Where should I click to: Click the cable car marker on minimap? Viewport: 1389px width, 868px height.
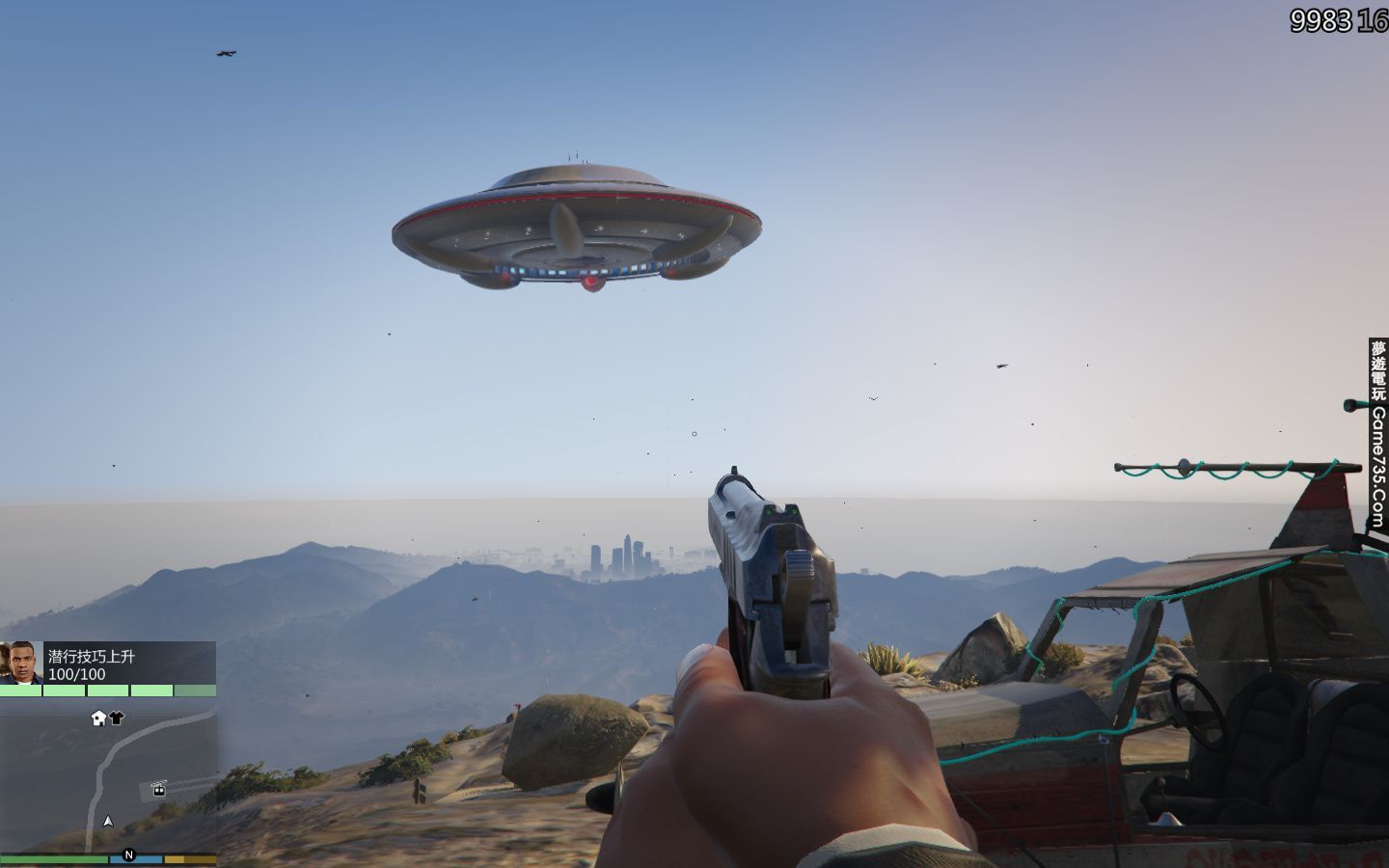pos(159,790)
